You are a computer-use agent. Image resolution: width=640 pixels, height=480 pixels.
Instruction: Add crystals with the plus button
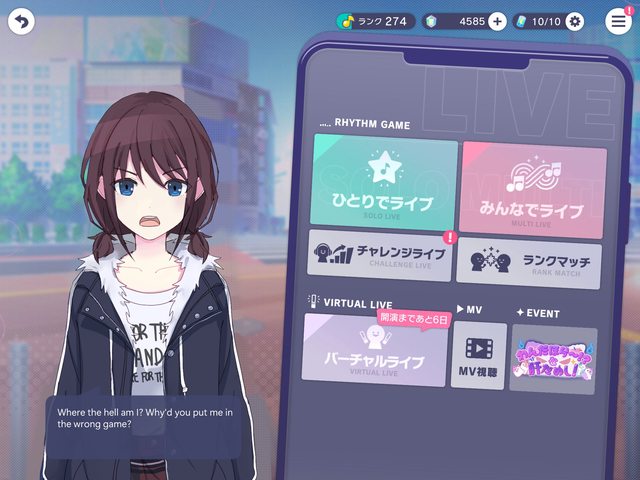497,21
